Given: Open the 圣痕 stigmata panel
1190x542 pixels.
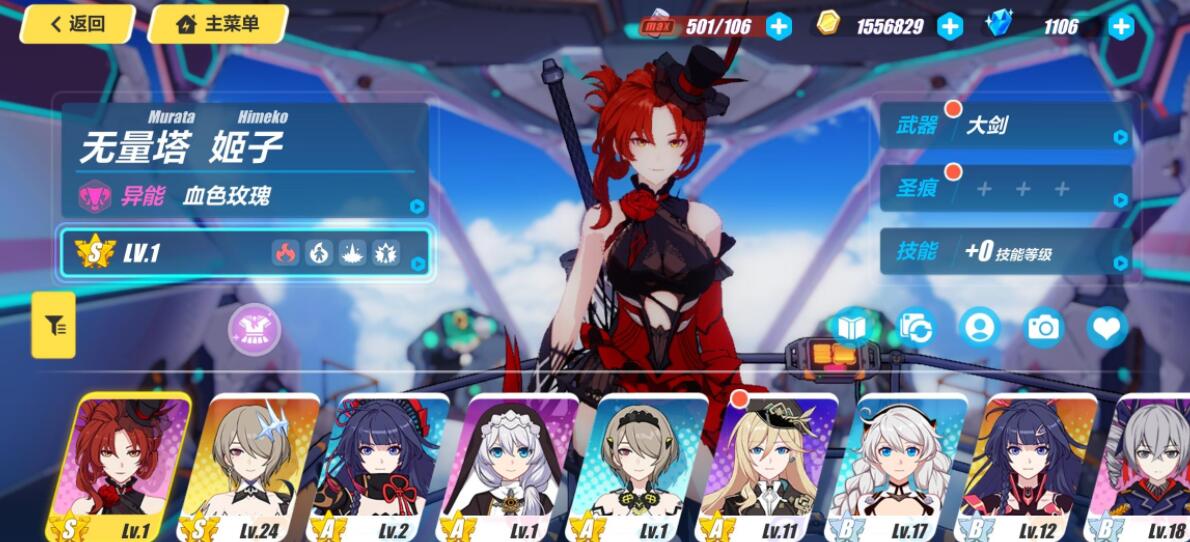Looking at the screenshot, I should pyautogui.click(x=1005, y=188).
